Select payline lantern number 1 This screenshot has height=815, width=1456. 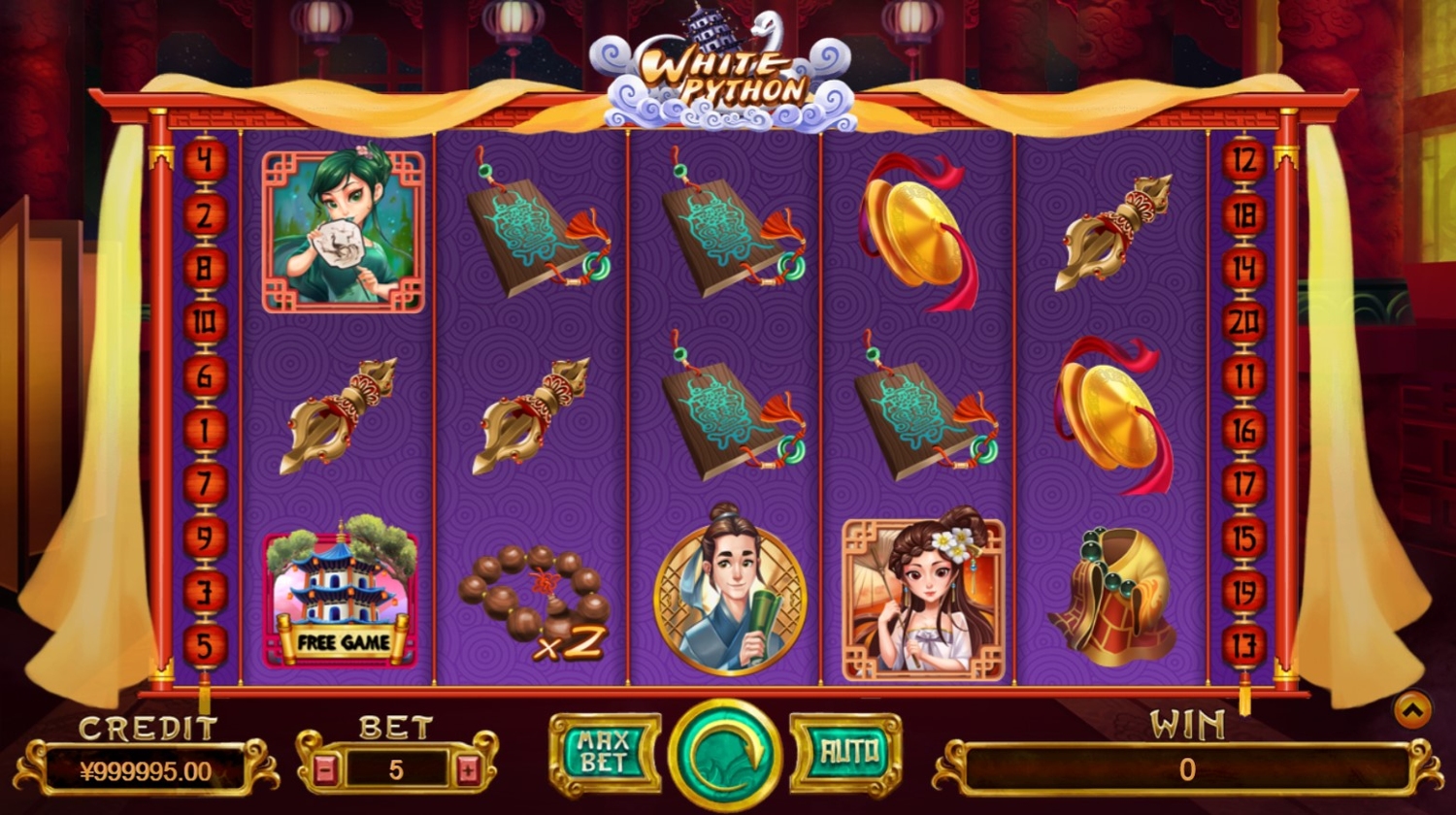tap(205, 431)
